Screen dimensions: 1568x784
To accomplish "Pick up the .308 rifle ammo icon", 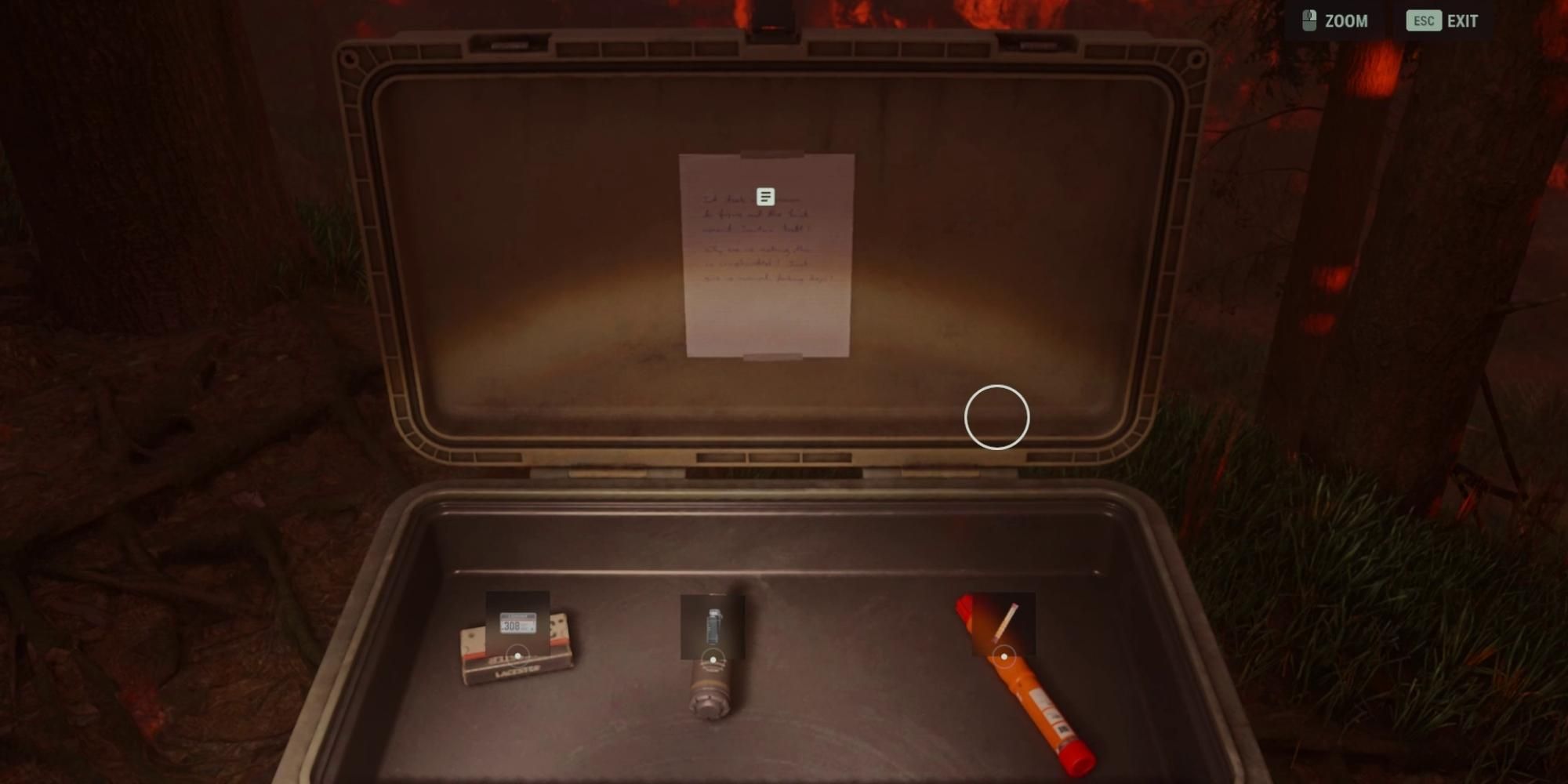I will coord(517,622).
